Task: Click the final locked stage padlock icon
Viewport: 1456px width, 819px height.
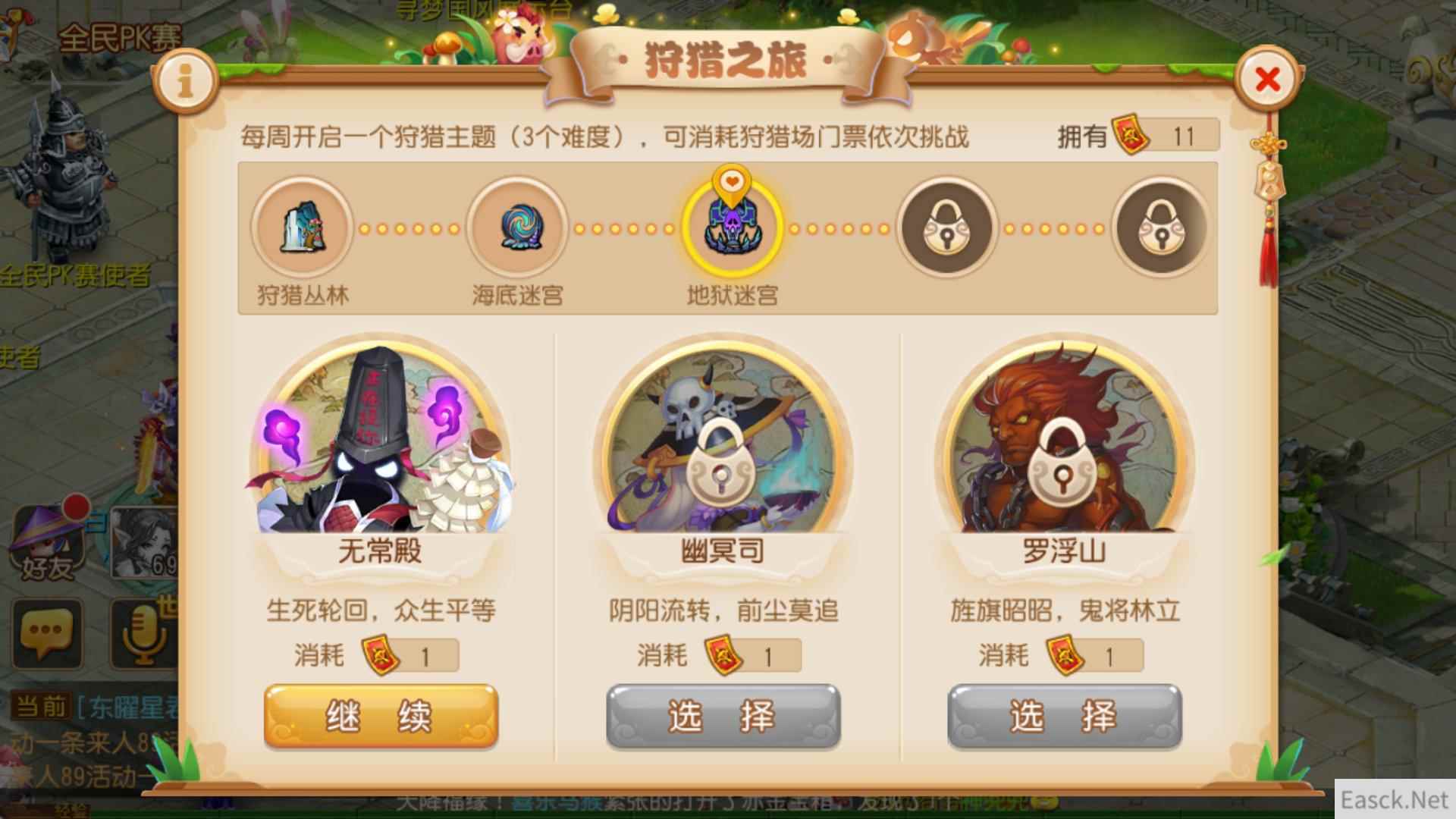Action: coord(1160,229)
